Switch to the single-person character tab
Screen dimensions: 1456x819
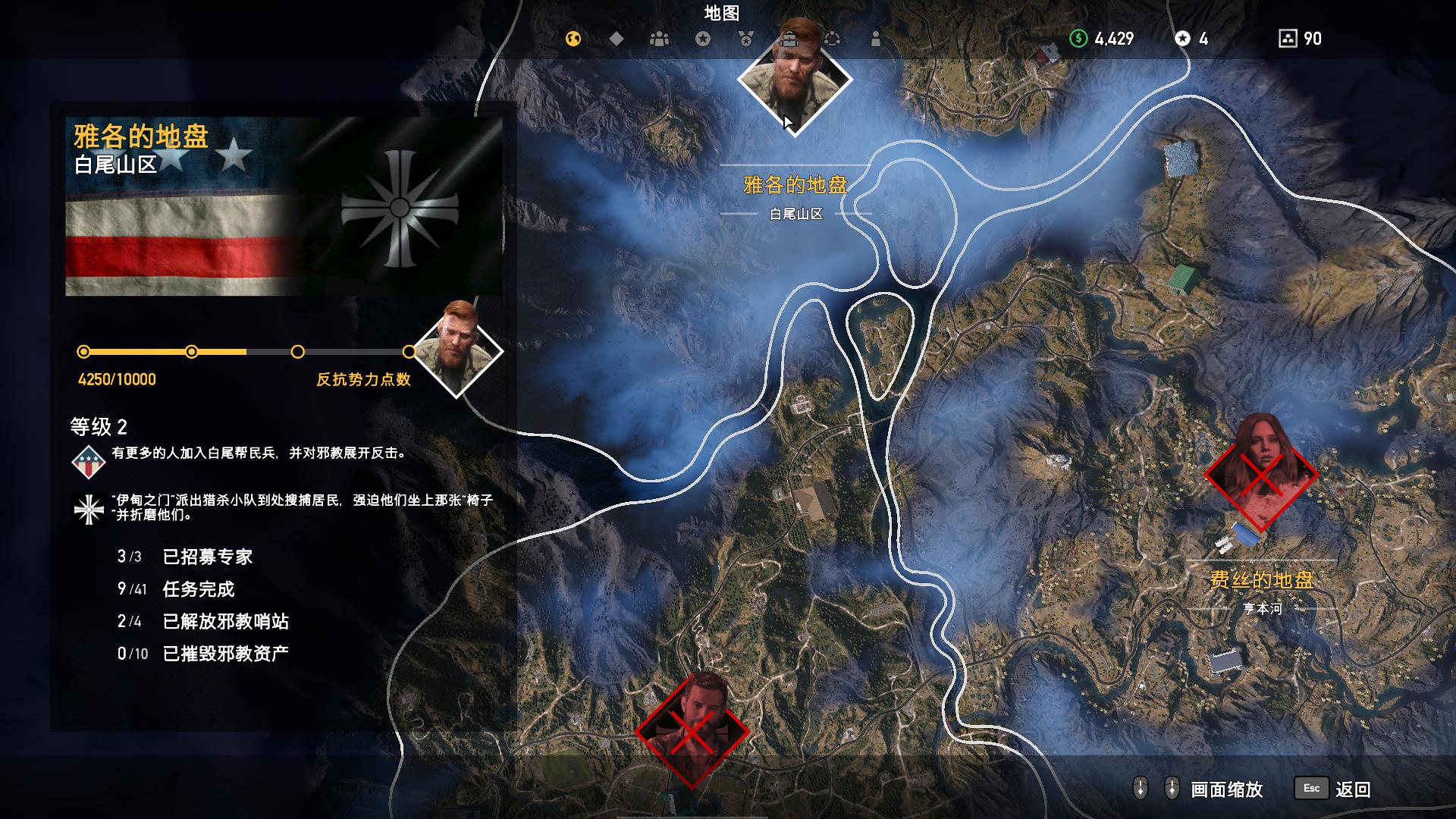click(876, 39)
